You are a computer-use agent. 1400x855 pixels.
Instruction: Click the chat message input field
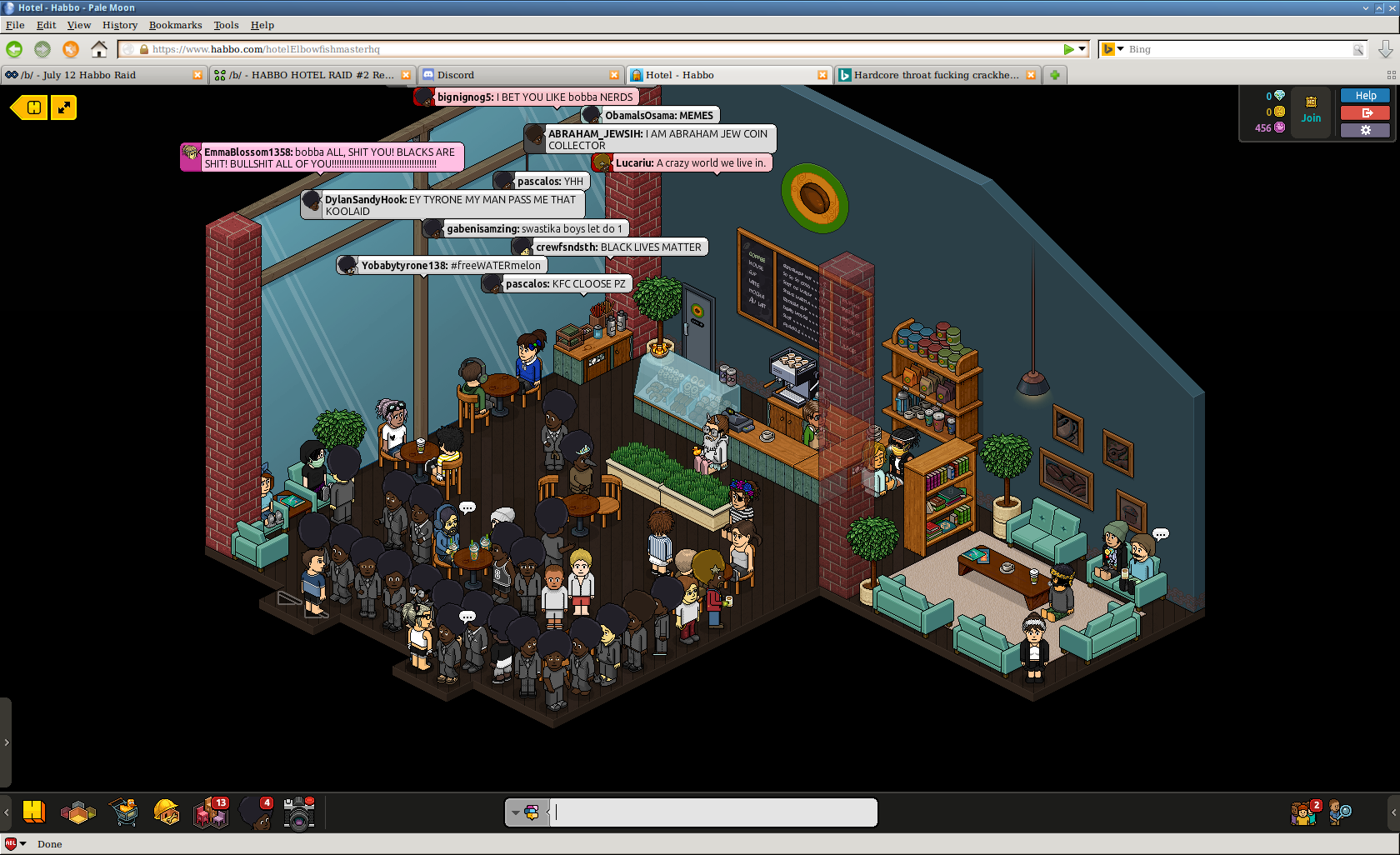[715, 812]
